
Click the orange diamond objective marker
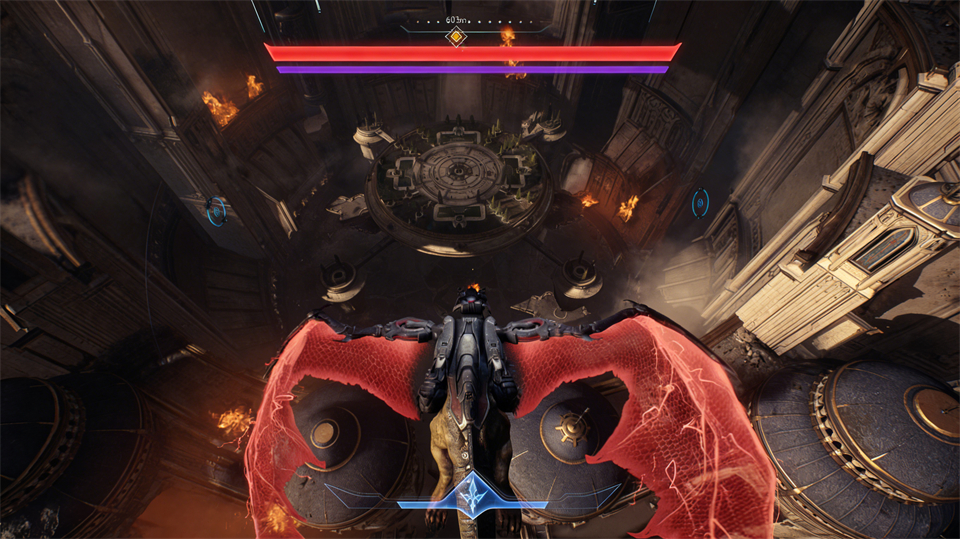456,37
